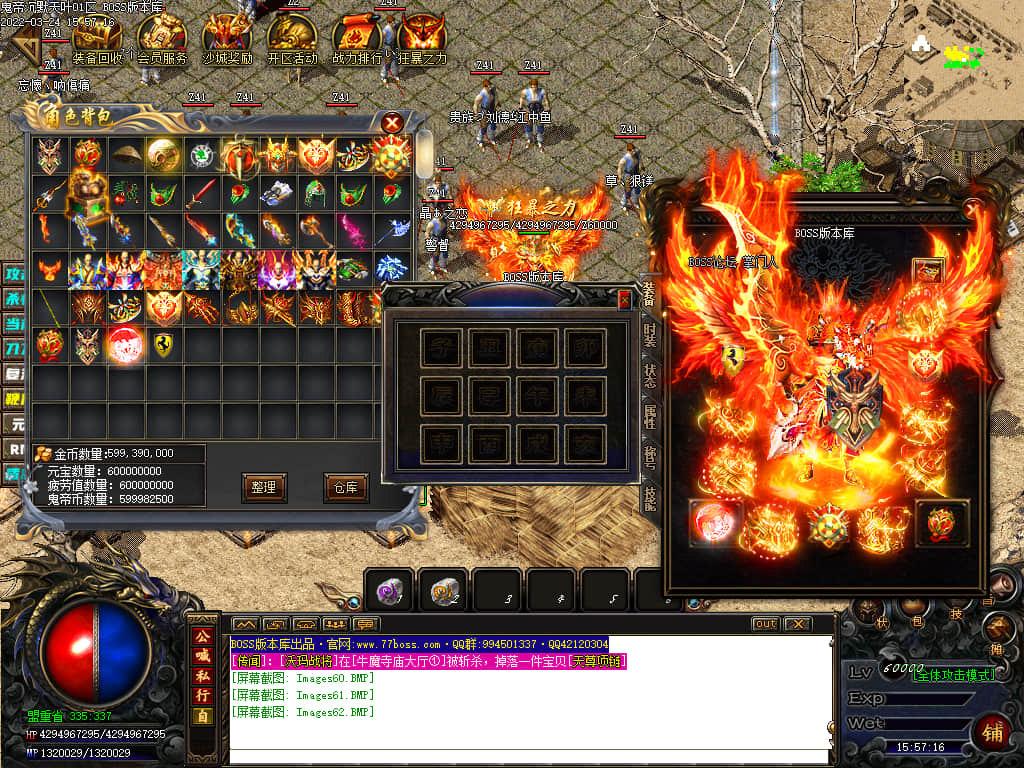
Task: Select the straw hat item in the bag
Action: (126, 155)
